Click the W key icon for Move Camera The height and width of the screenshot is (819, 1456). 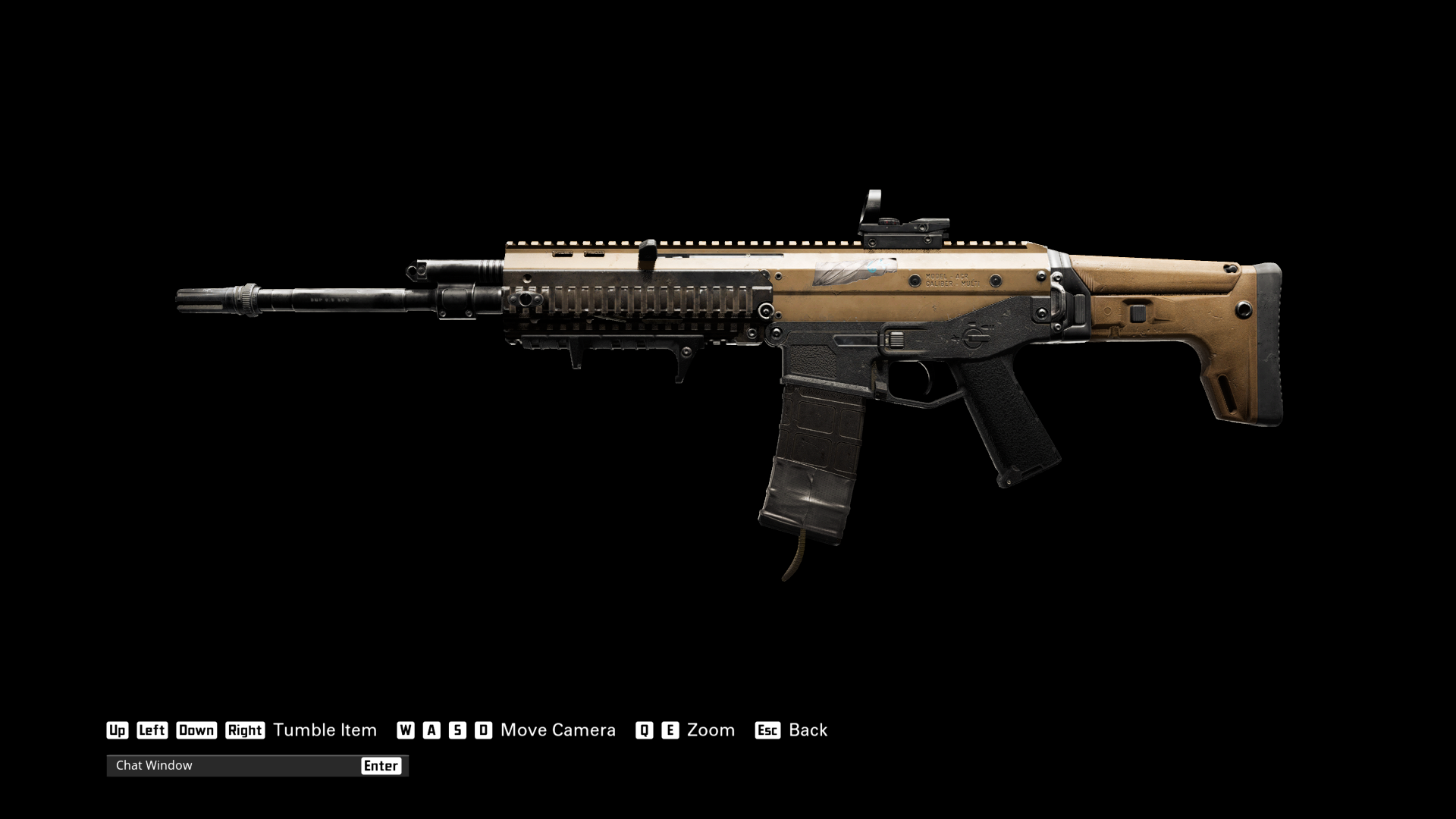point(407,730)
